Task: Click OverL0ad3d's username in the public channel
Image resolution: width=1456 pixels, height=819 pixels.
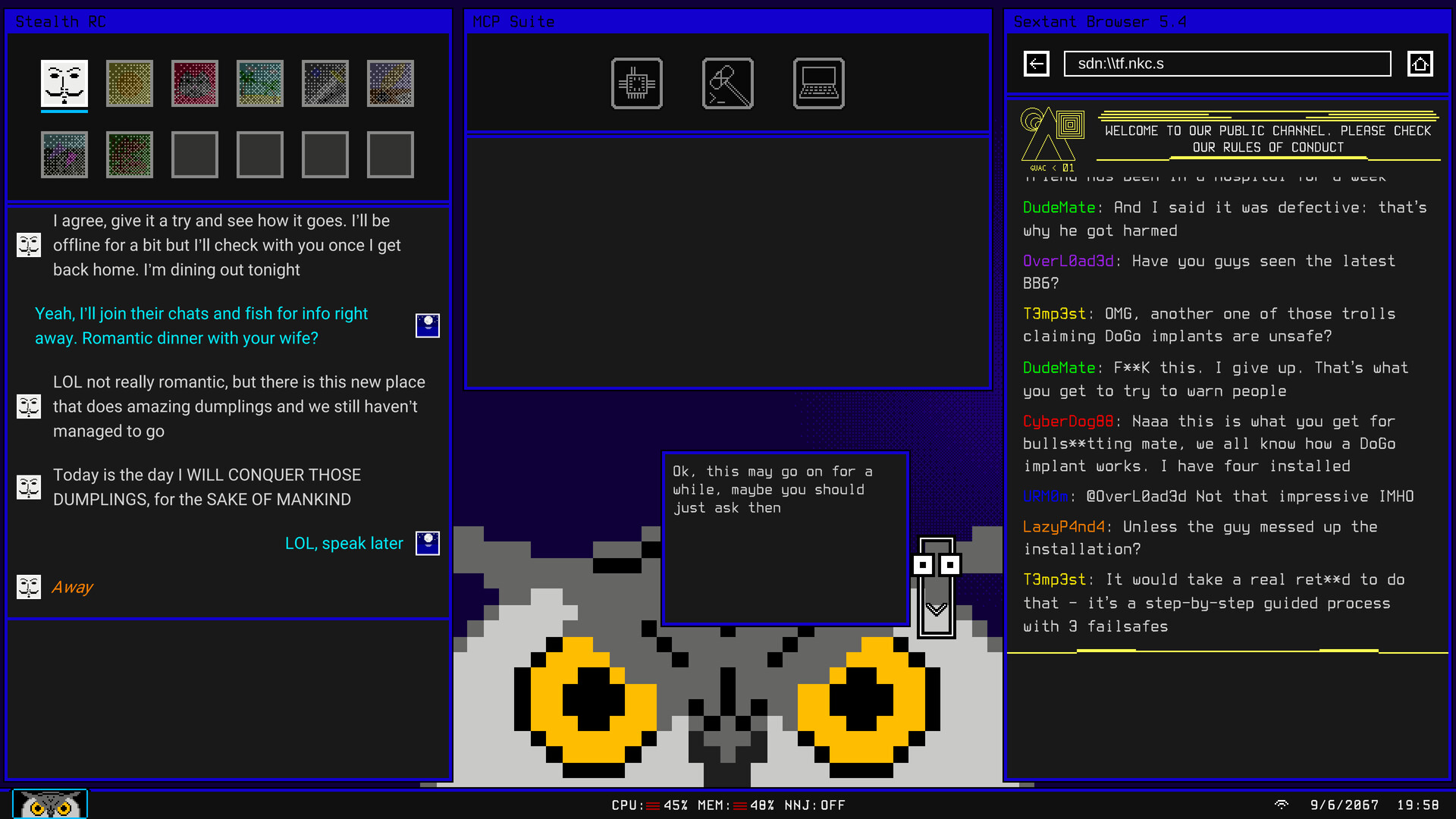Action: [1068, 261]
